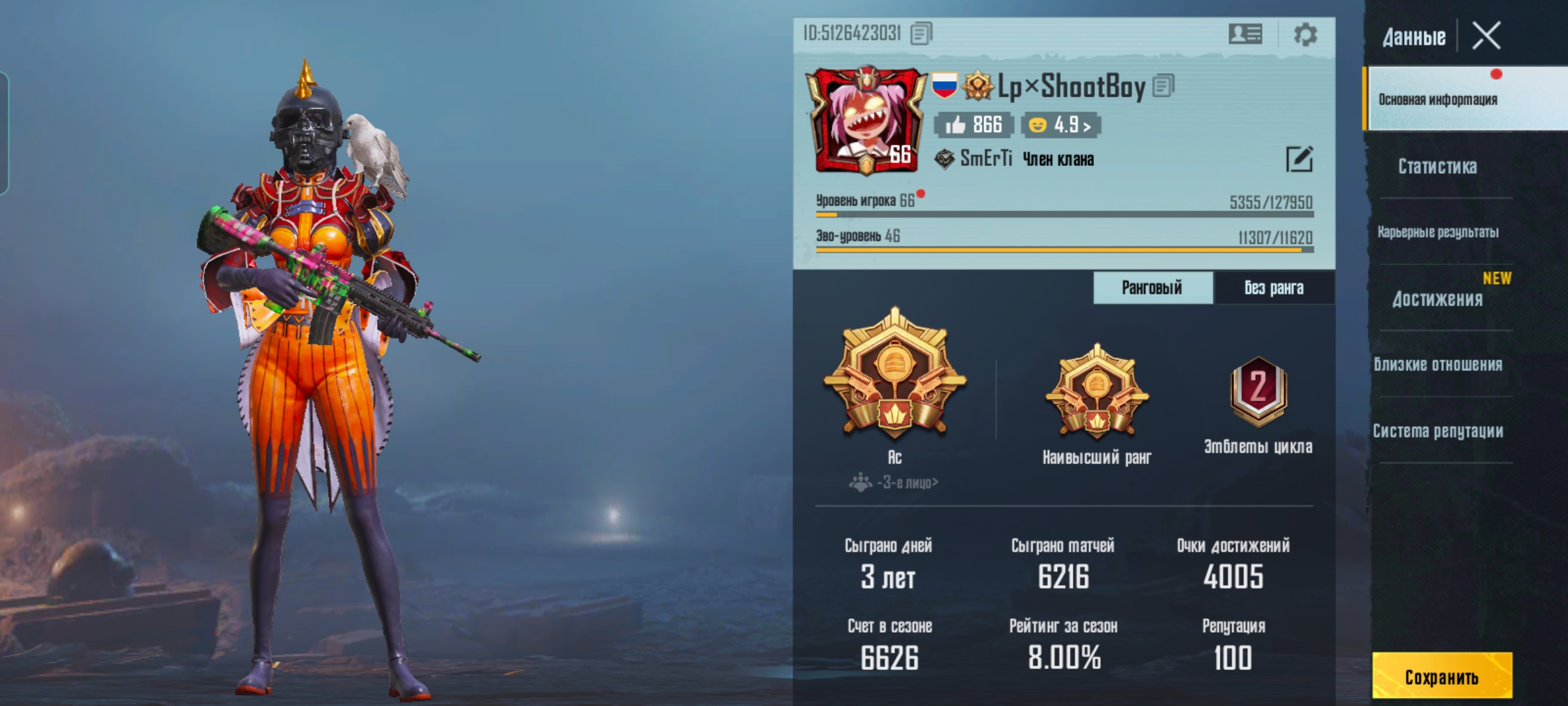Select the Ранговый tab
The height and width of the screenshot is (706, 1568).
click(1152, 288)
